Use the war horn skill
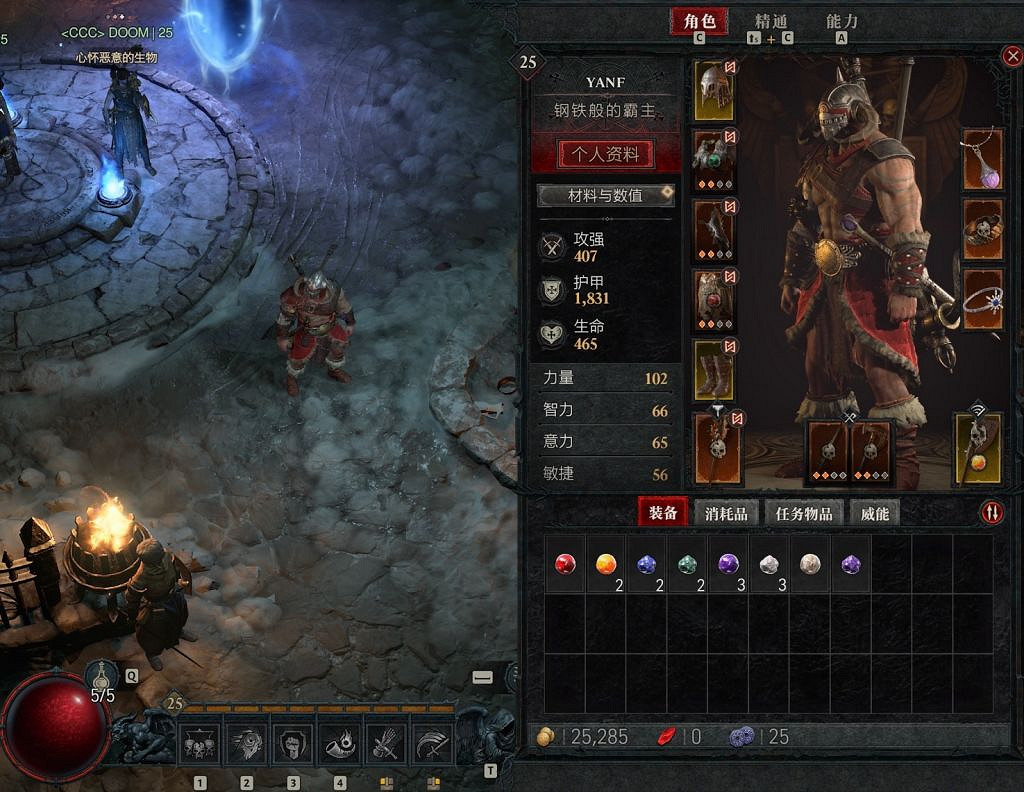This screenshot has width=1024, height=792. (341, 744)
